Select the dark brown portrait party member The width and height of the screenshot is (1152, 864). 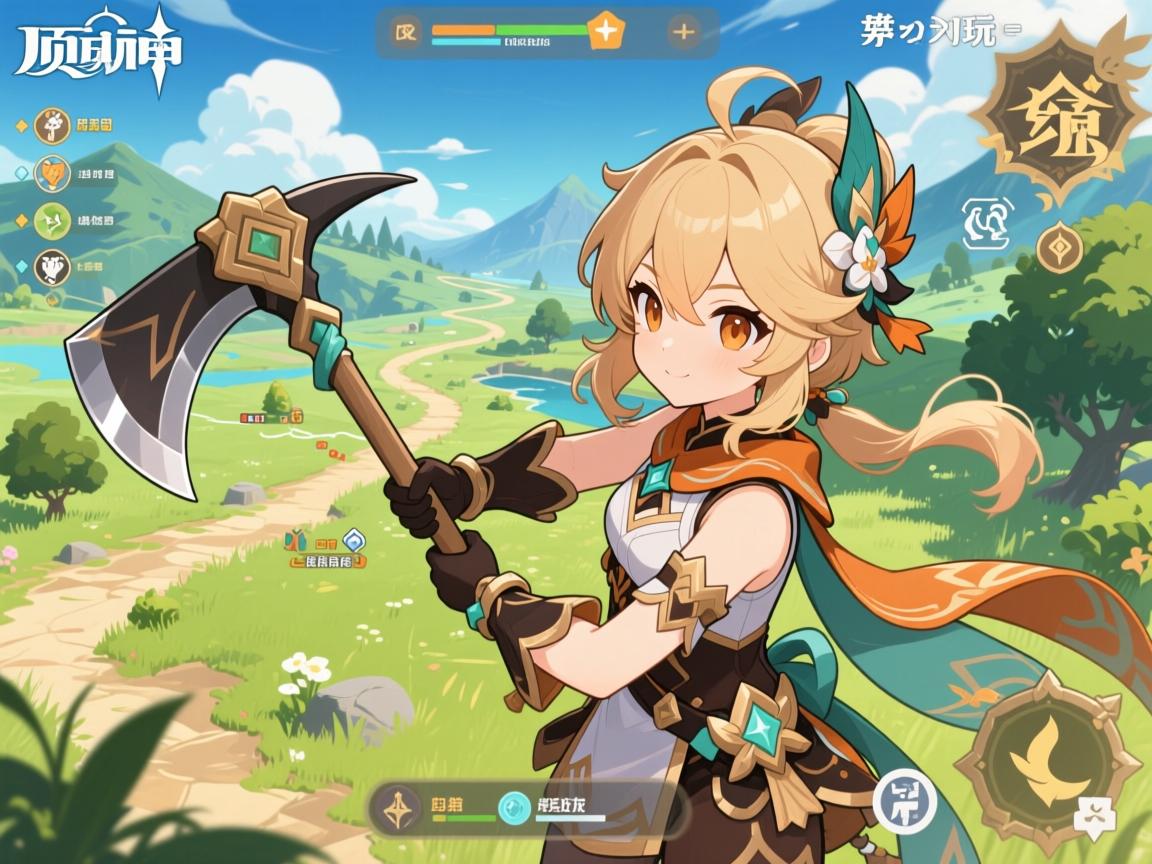point(52,267)
